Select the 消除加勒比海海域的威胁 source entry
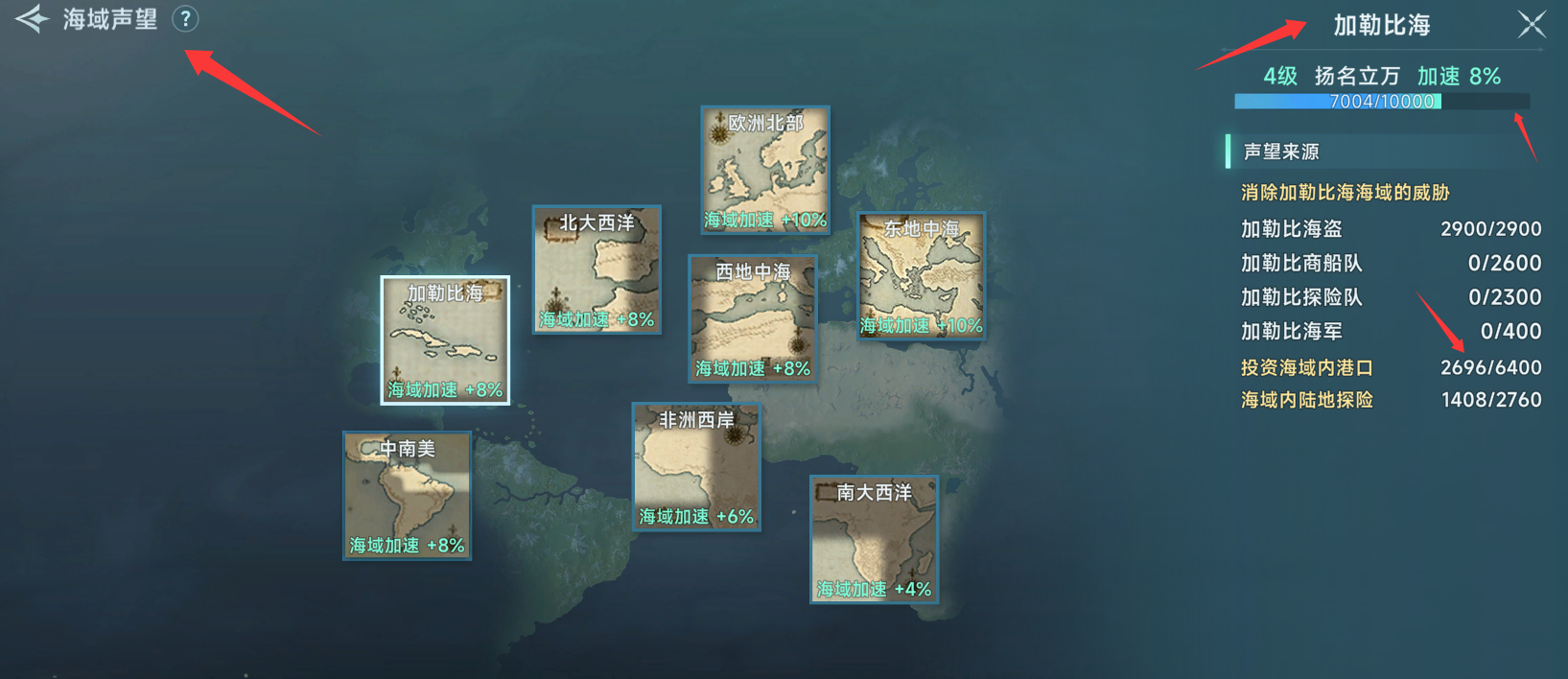Image resolution: width=1568 pixels, height=679 pixels. (1345, 193)
